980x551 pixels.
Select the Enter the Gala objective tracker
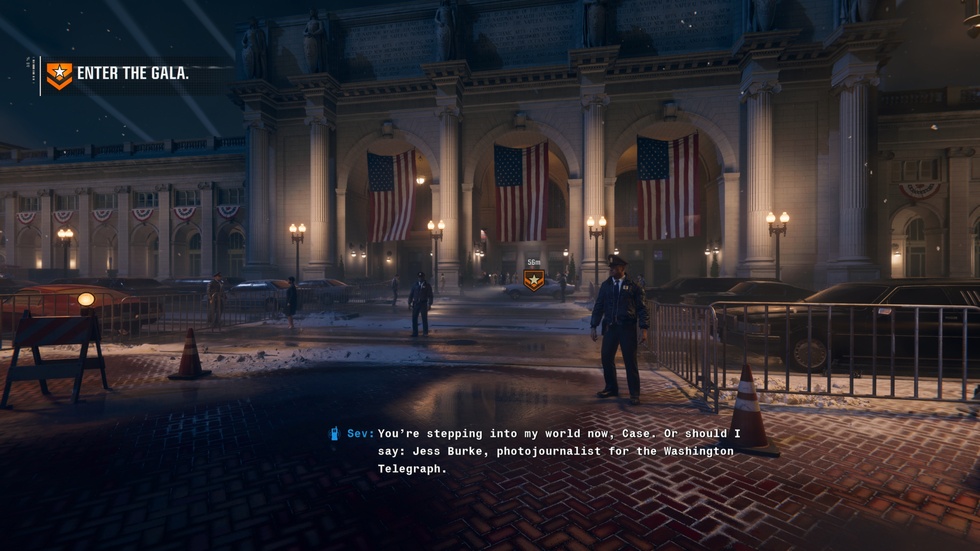118,74
